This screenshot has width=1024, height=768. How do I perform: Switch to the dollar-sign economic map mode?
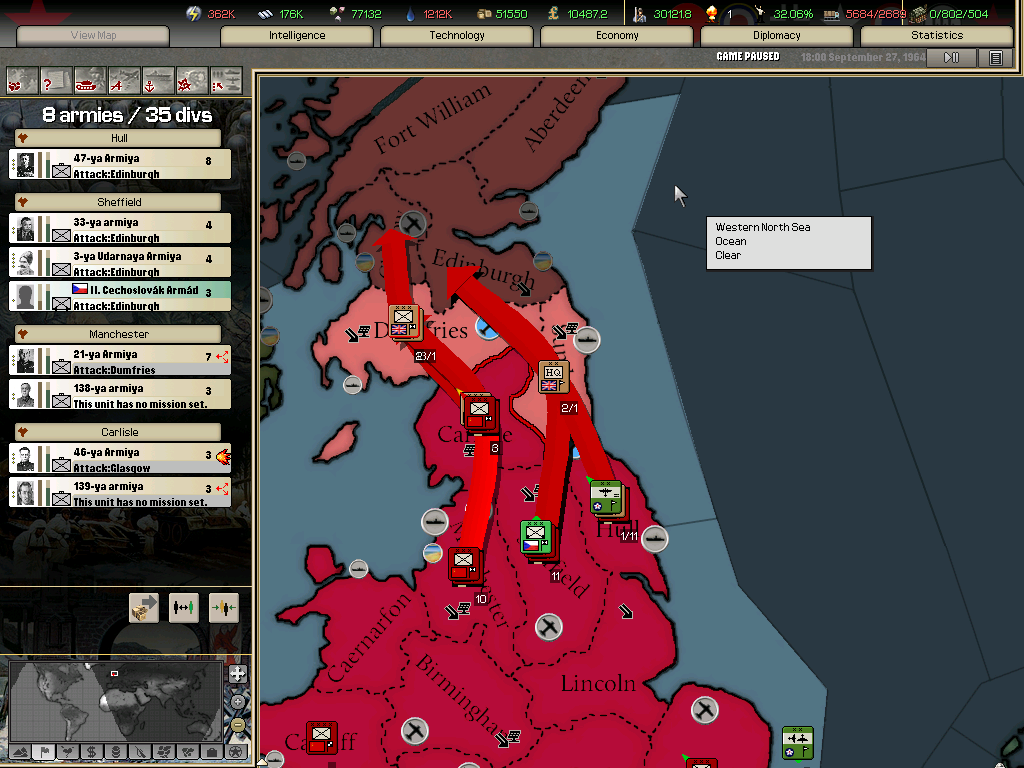[x=91, y=752]
